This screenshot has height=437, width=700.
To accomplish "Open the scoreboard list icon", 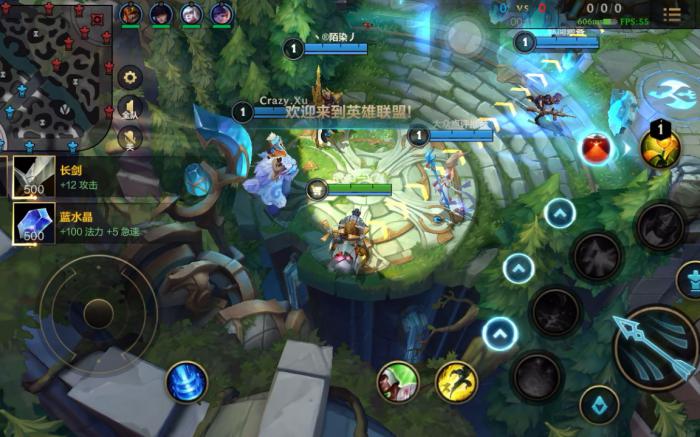I will [x=671, y=14].
